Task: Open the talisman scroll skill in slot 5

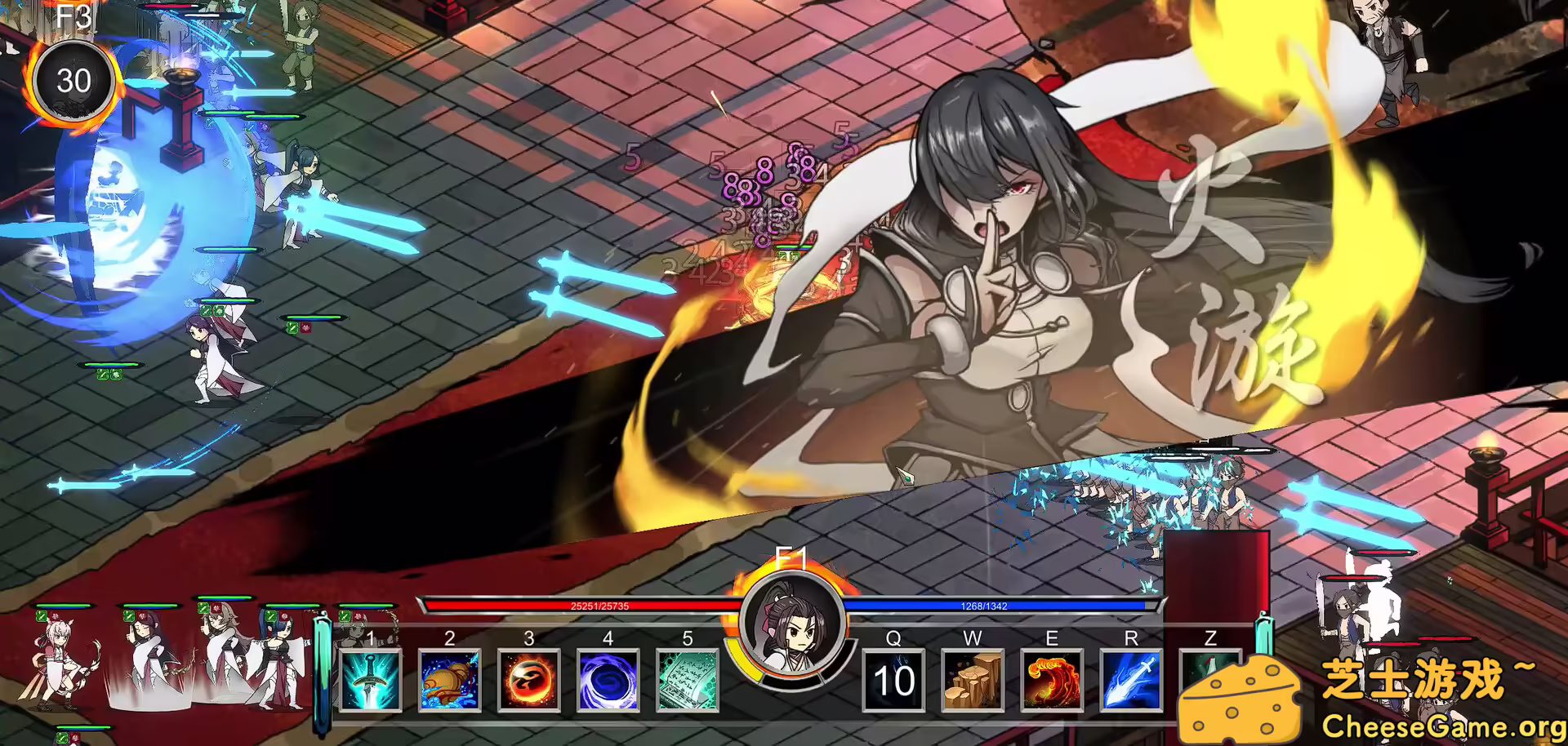Action: point(685,682)
